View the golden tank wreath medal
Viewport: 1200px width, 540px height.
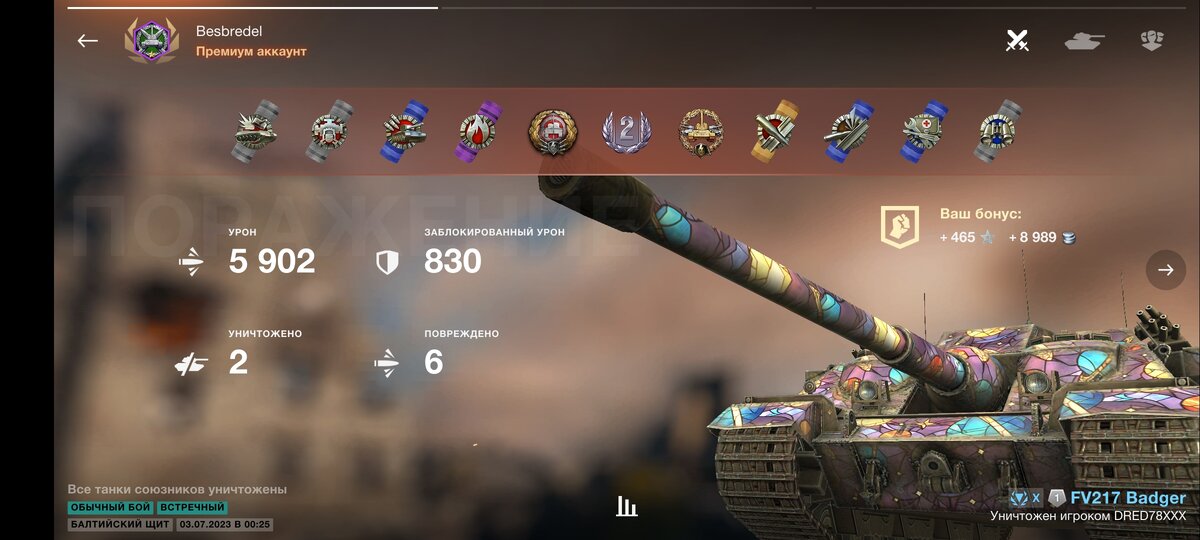coord(700,132)
